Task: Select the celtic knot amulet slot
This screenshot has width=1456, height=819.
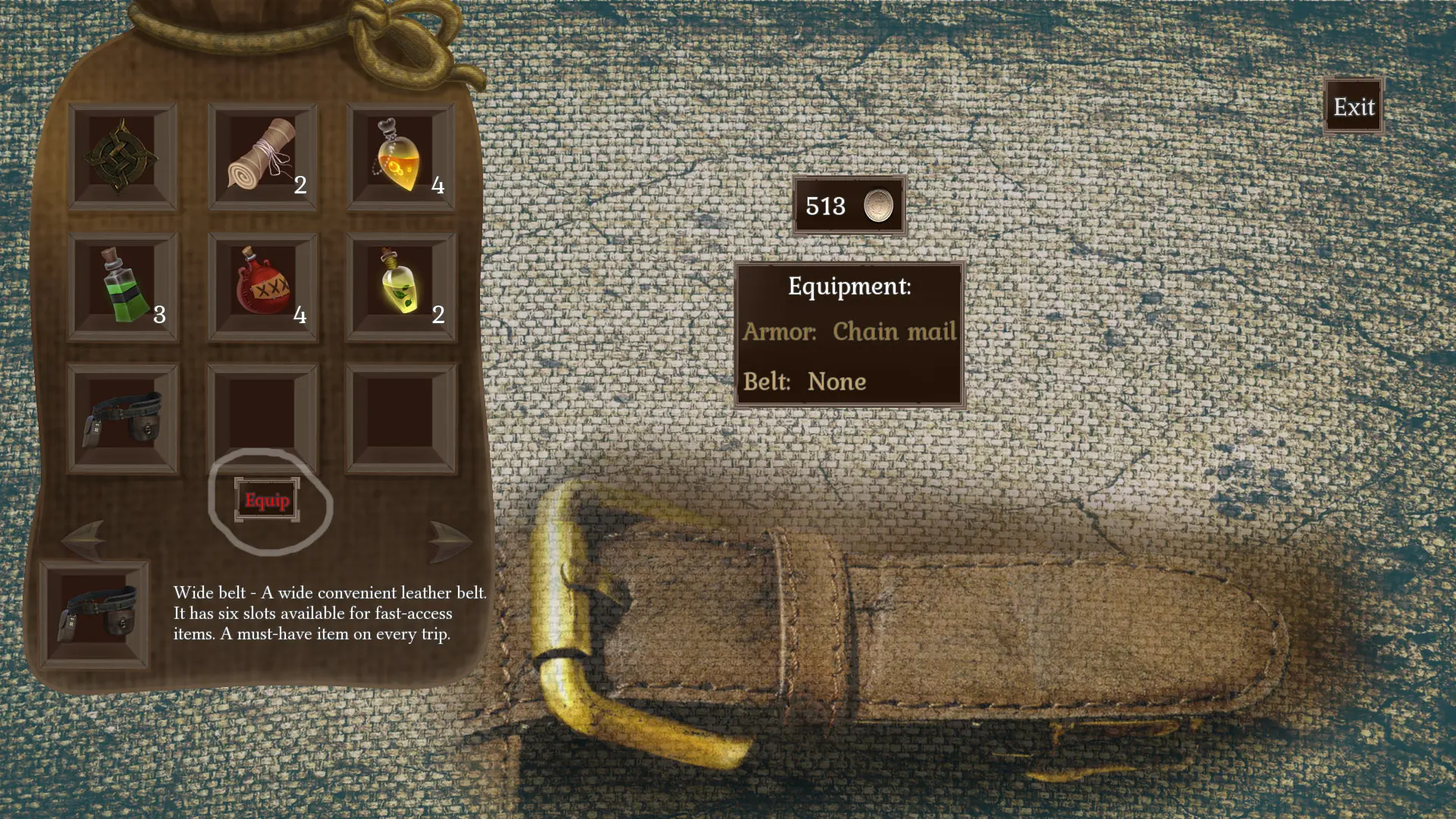Action: 122,157
